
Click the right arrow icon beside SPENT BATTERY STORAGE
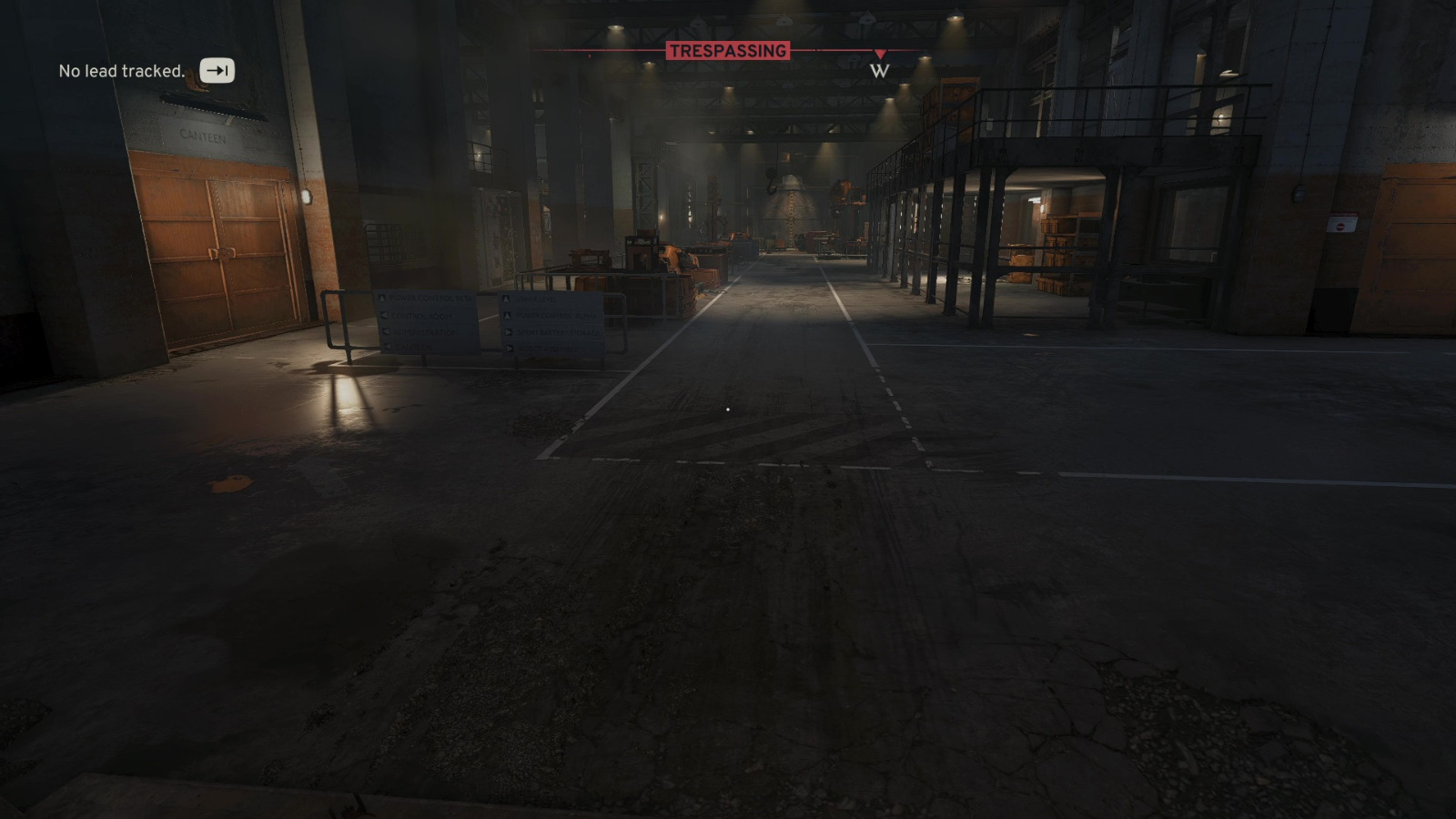coord(507,331)
